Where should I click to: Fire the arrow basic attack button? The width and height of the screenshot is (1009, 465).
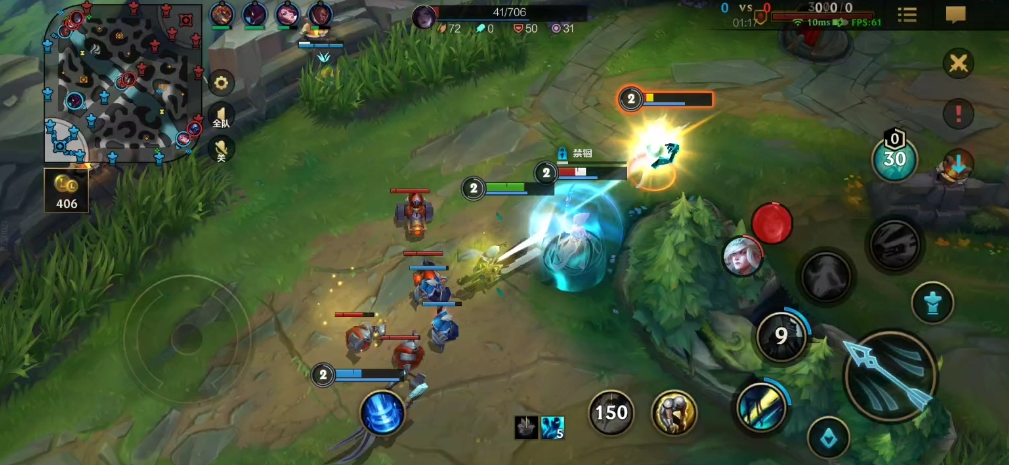click(890, 376)
